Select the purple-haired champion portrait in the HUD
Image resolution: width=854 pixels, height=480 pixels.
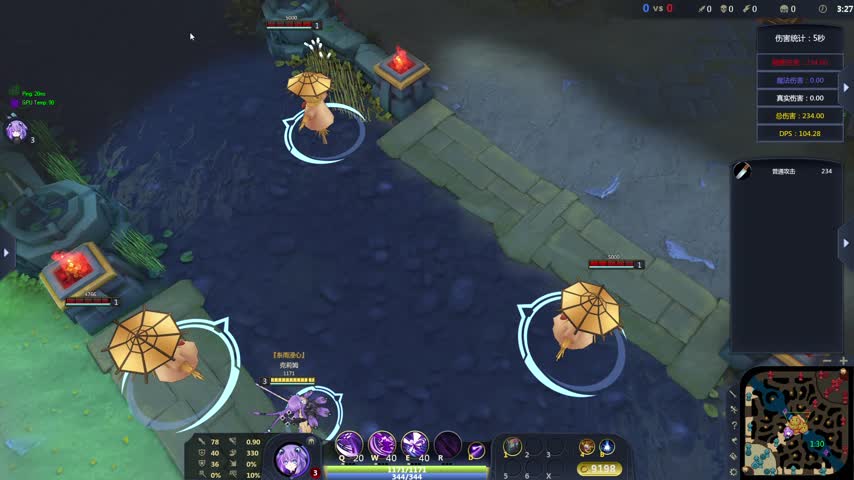pos(292,459)
